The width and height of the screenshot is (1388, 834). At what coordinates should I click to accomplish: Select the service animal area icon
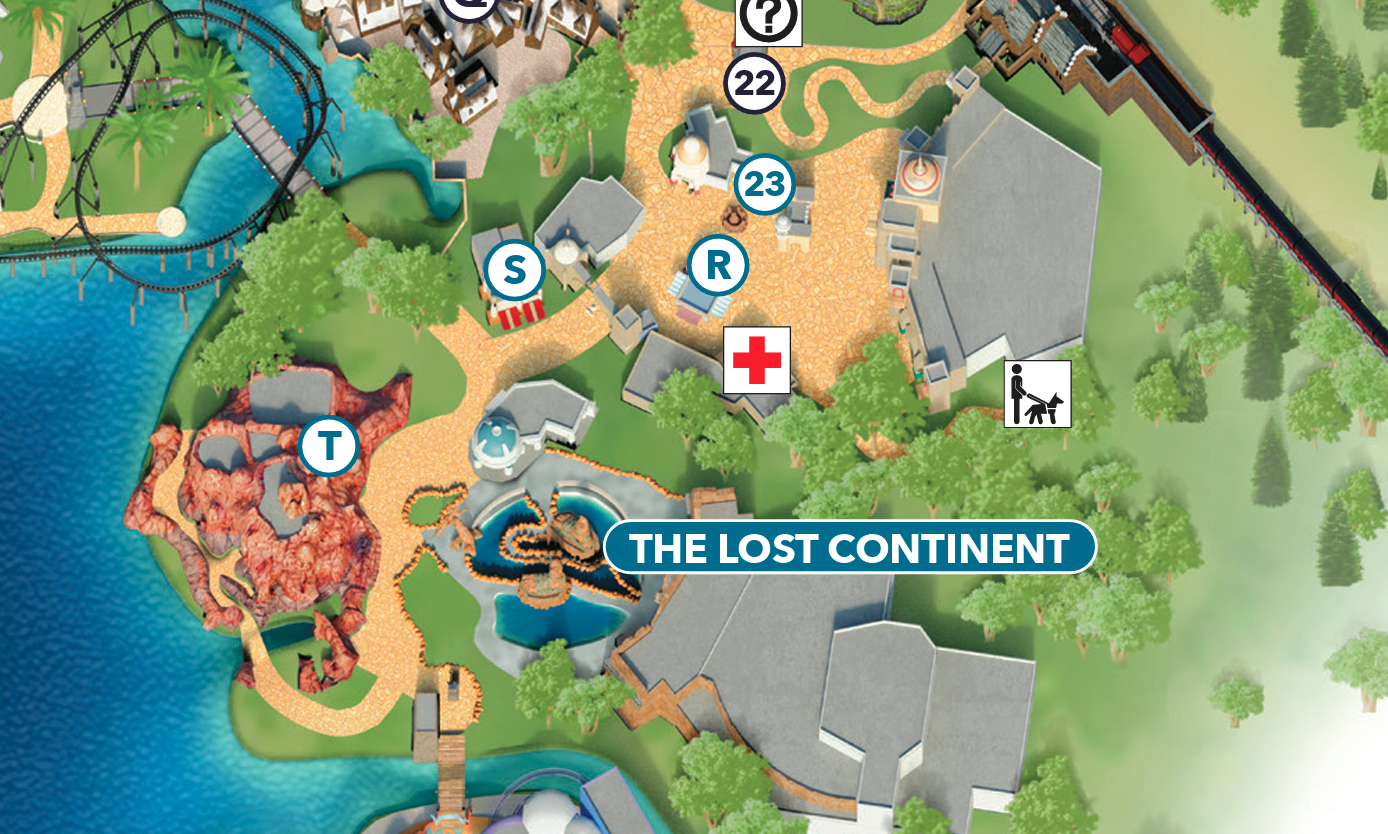[1037, 394]
